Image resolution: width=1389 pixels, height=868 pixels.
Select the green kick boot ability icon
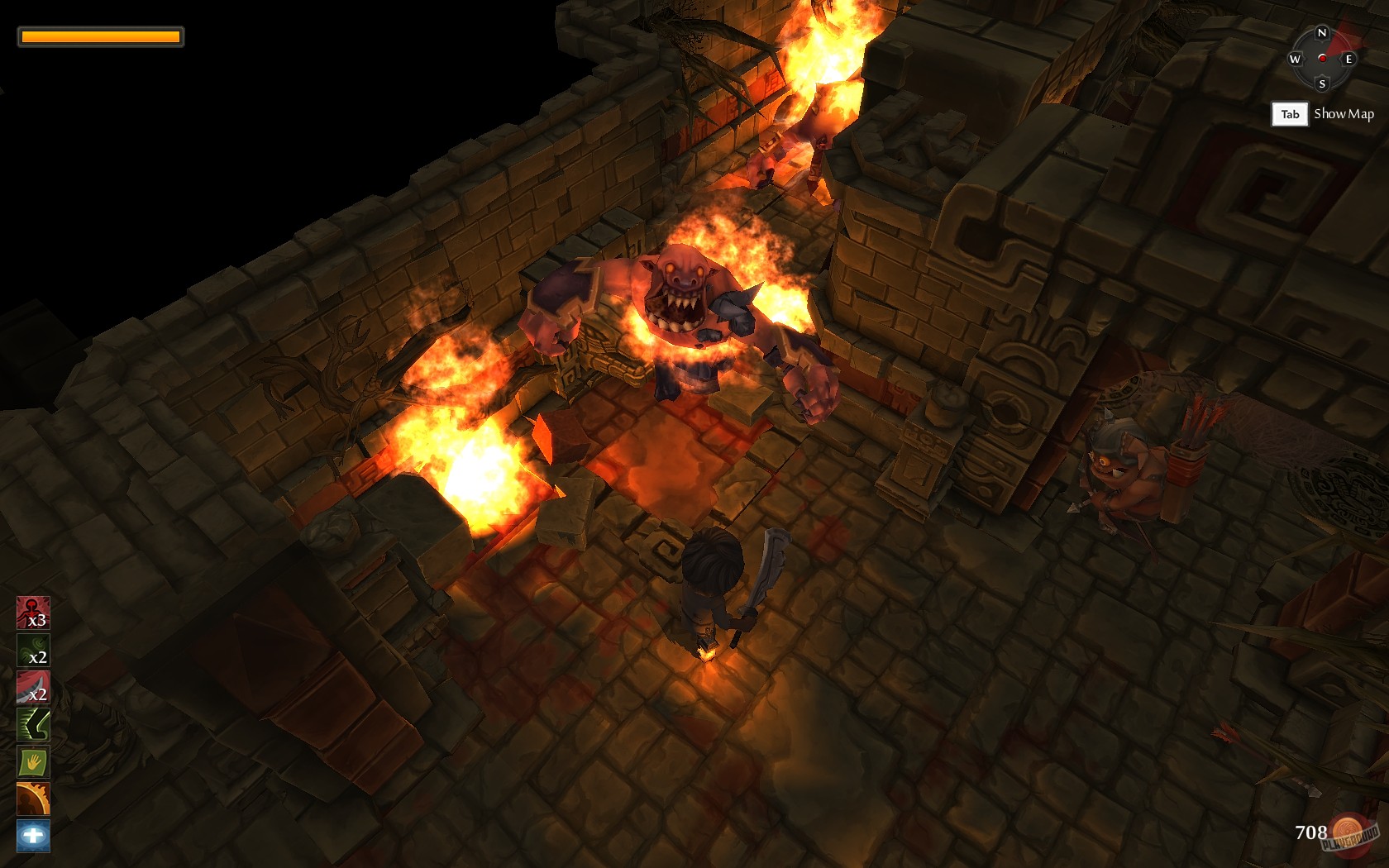31,726
